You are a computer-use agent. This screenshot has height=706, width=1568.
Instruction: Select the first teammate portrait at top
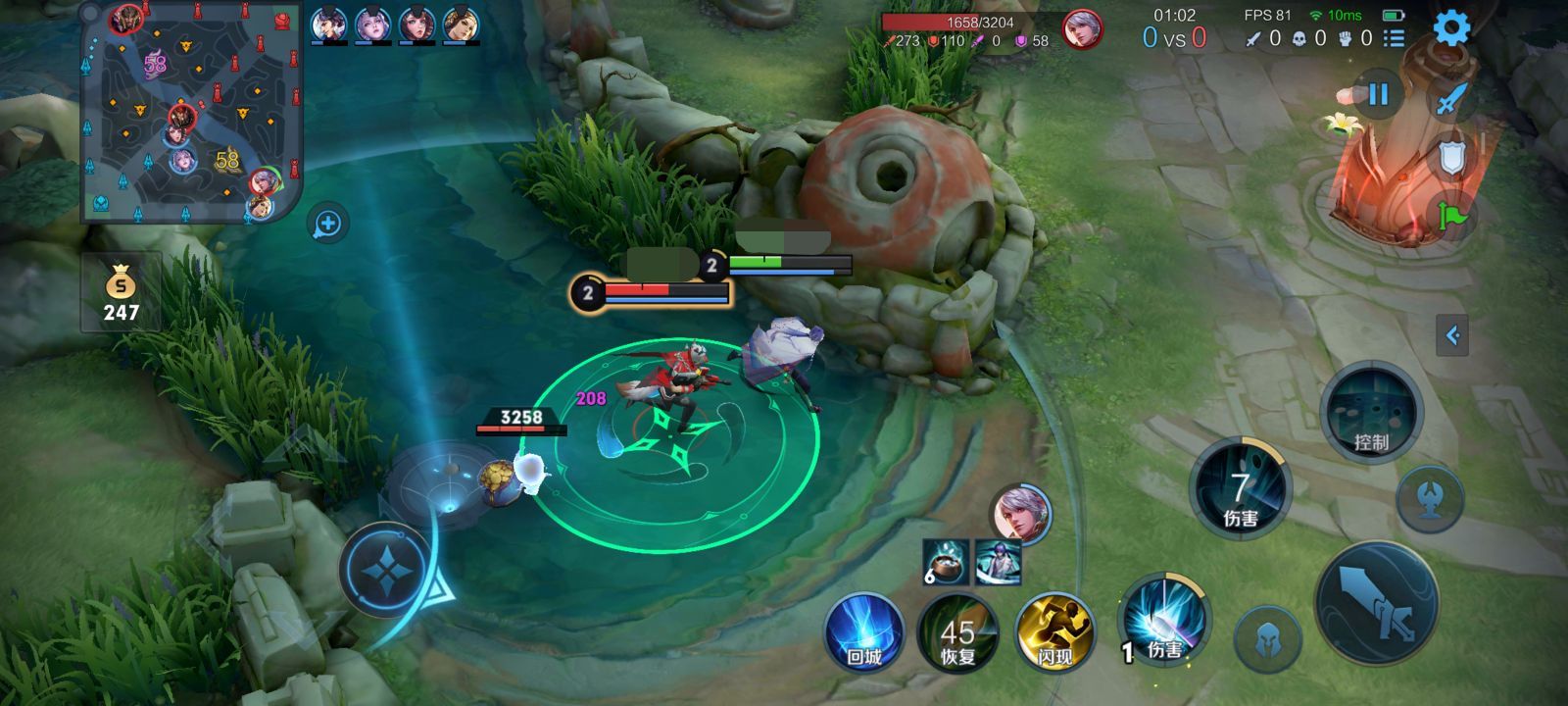(x=328, y=25)
